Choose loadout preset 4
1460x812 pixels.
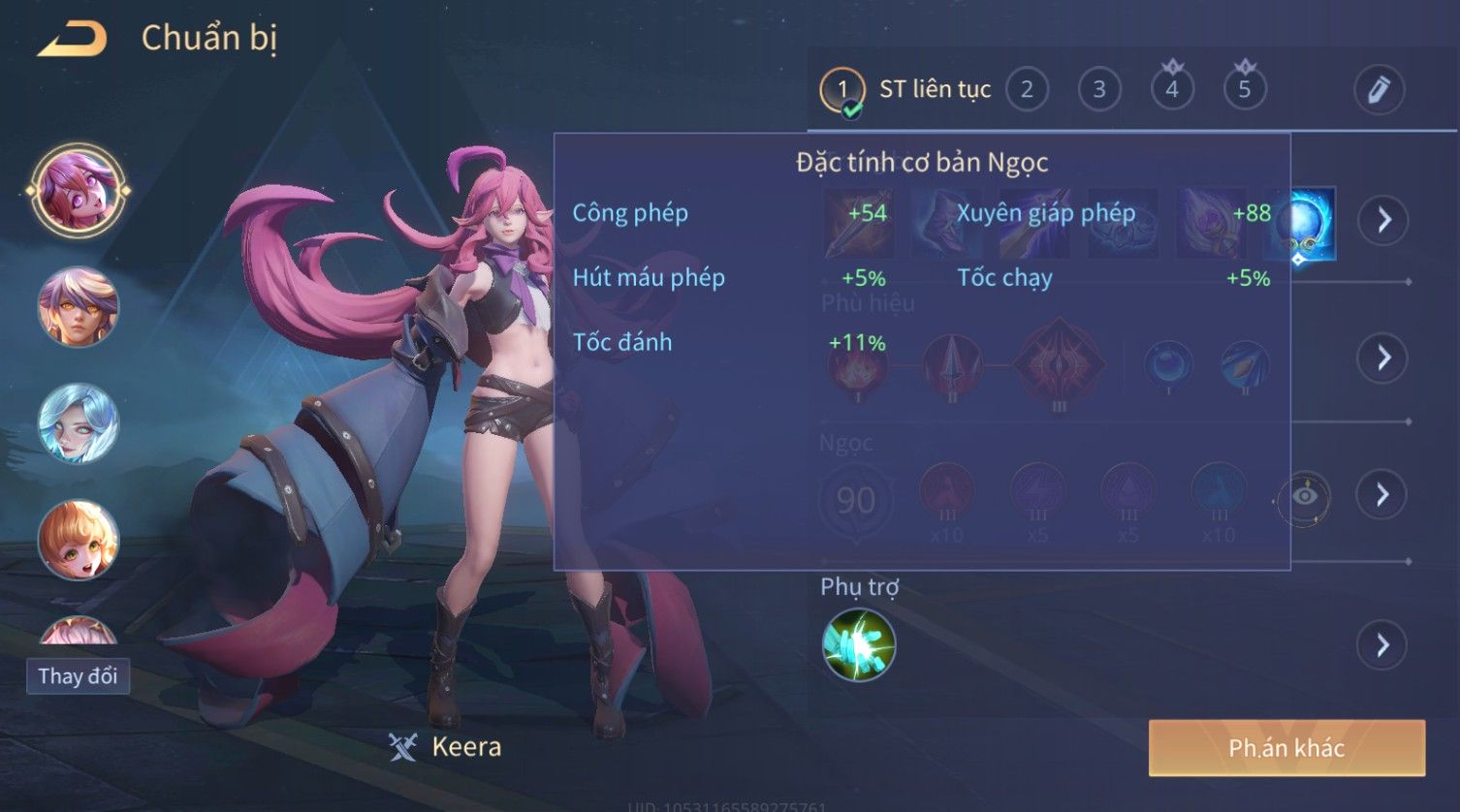click(1172, 90)
